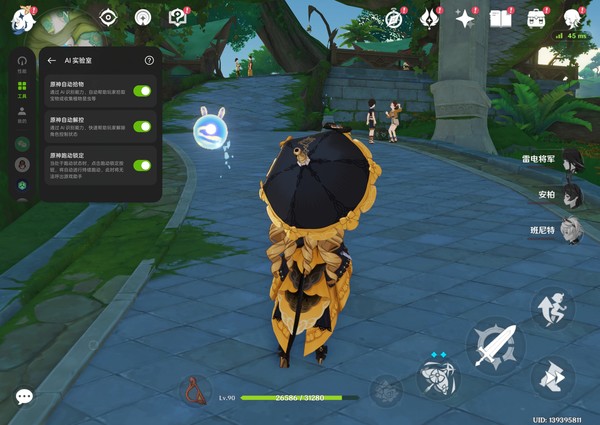
Task: Switch to party member 班尼特
Action: tap(570, 230)
